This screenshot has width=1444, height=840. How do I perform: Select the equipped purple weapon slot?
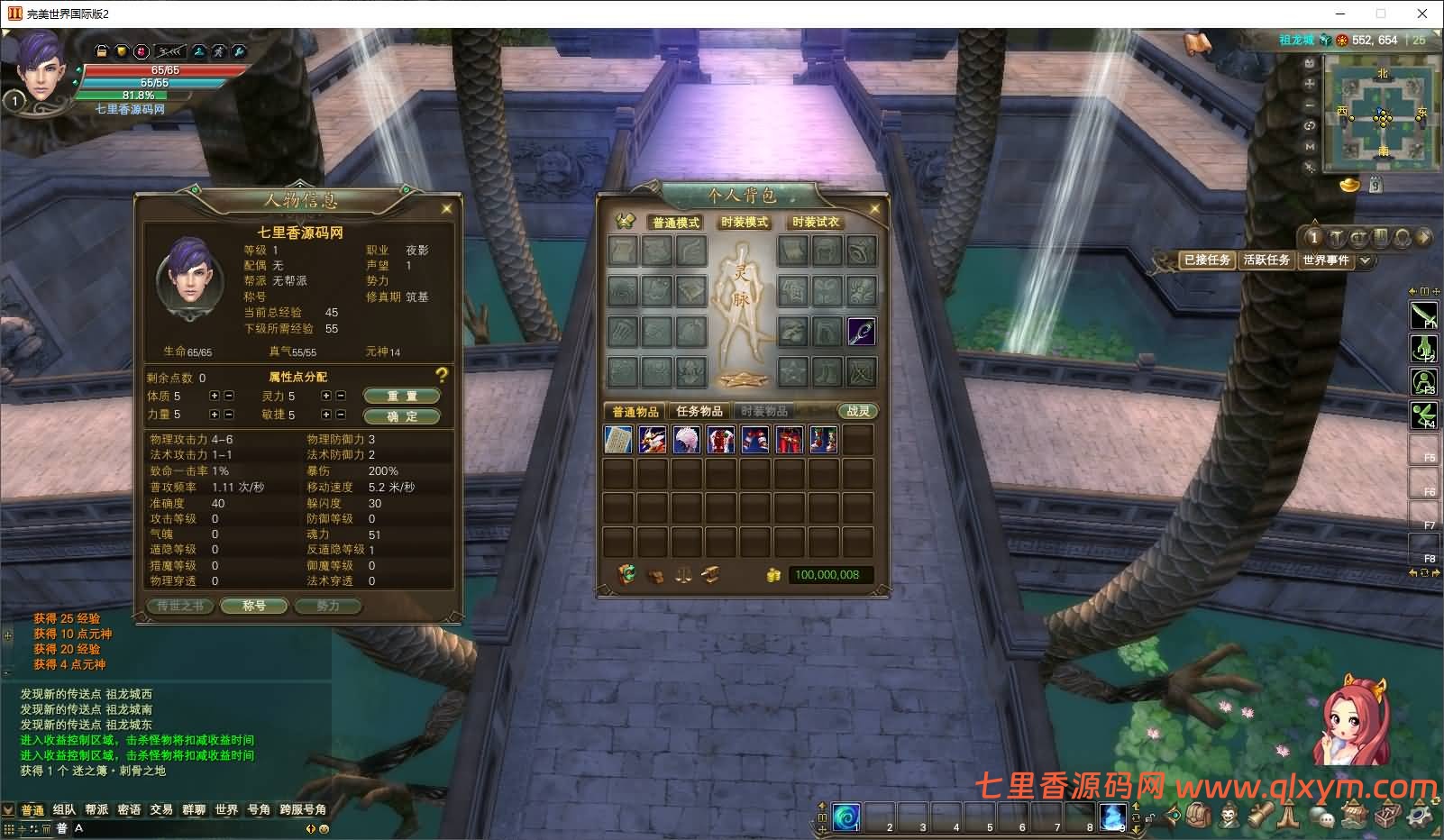click(861, 331)
